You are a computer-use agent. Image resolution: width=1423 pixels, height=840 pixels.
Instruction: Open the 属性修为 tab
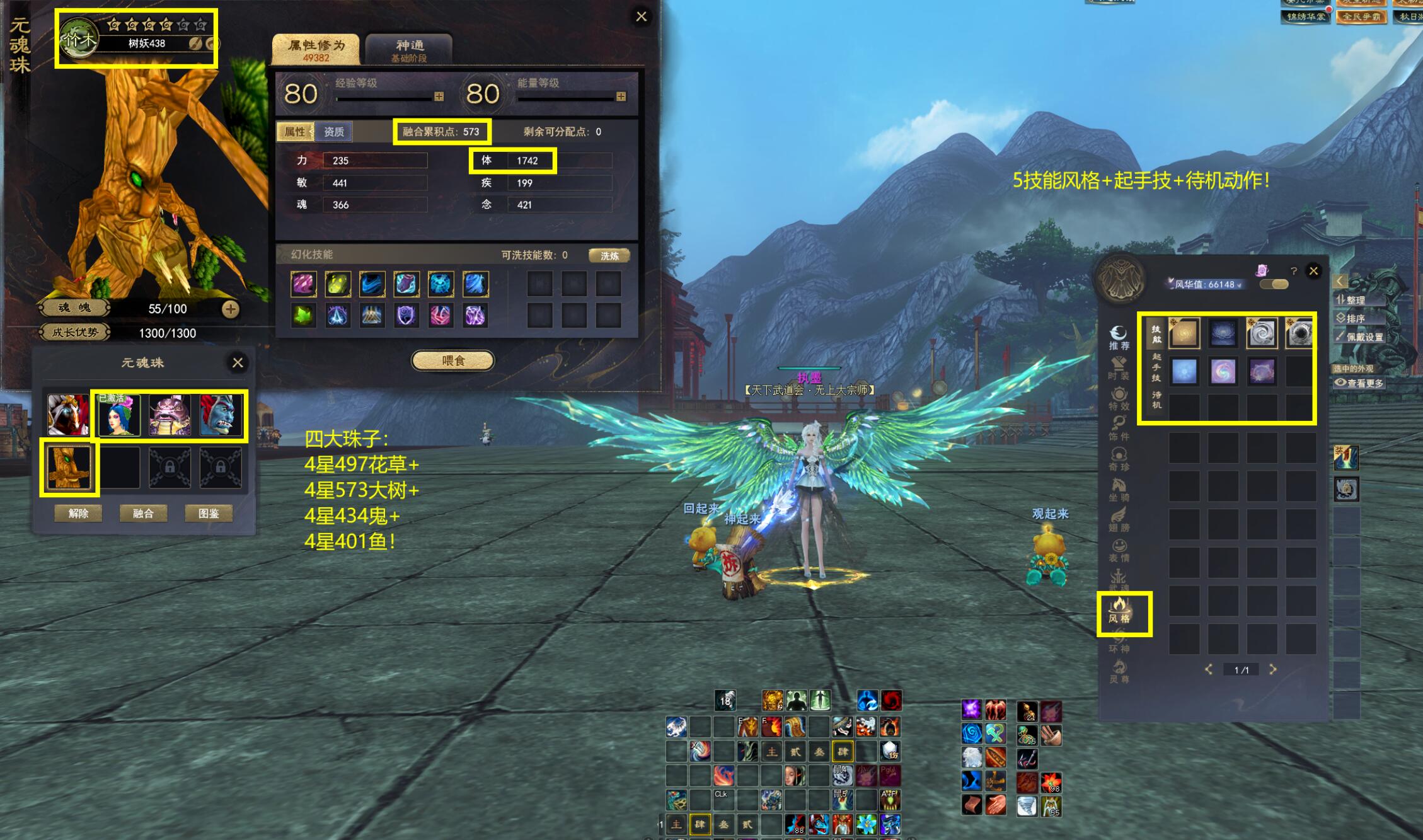[316, 50]
